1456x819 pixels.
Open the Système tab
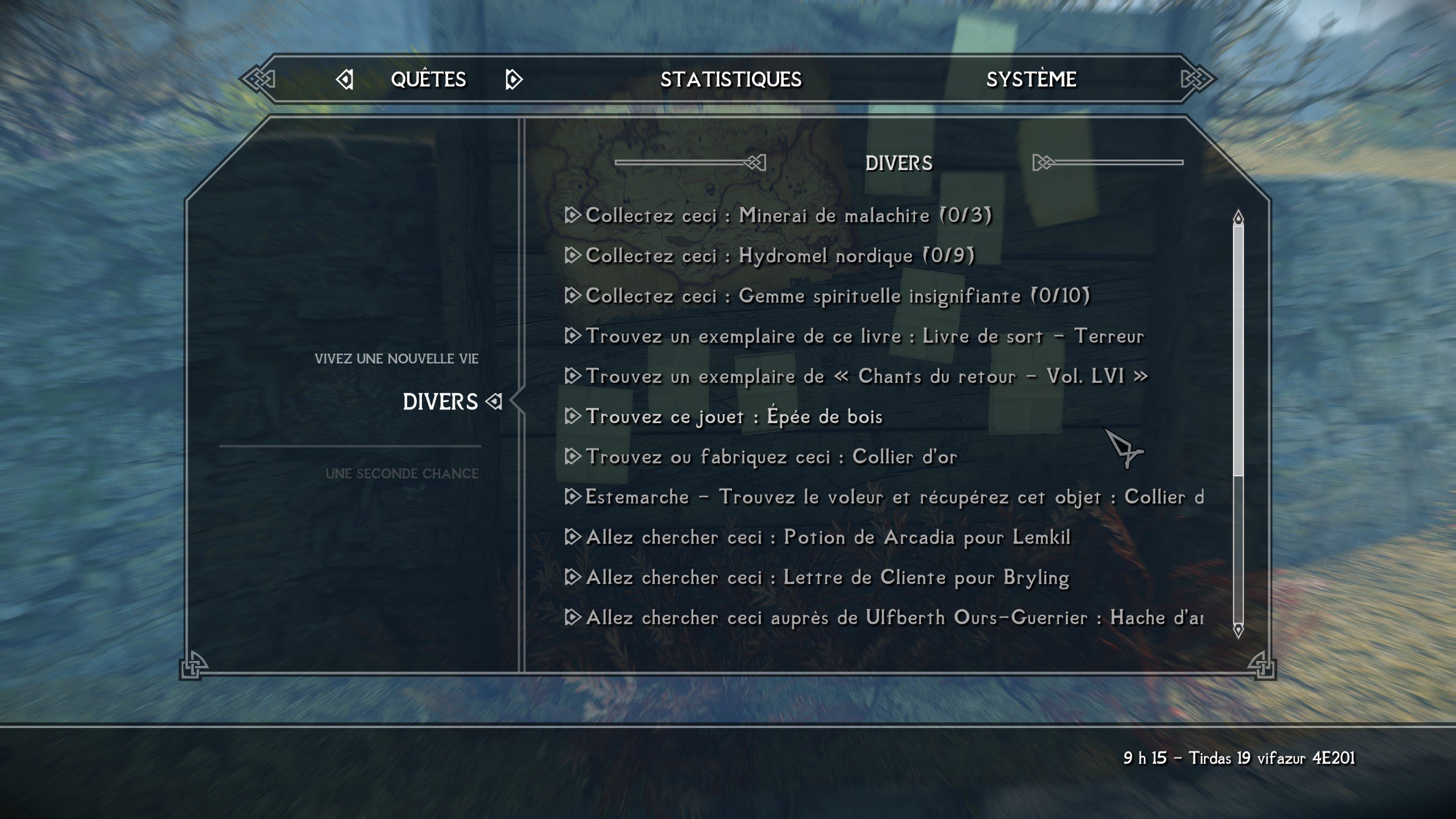point(1031,80)
